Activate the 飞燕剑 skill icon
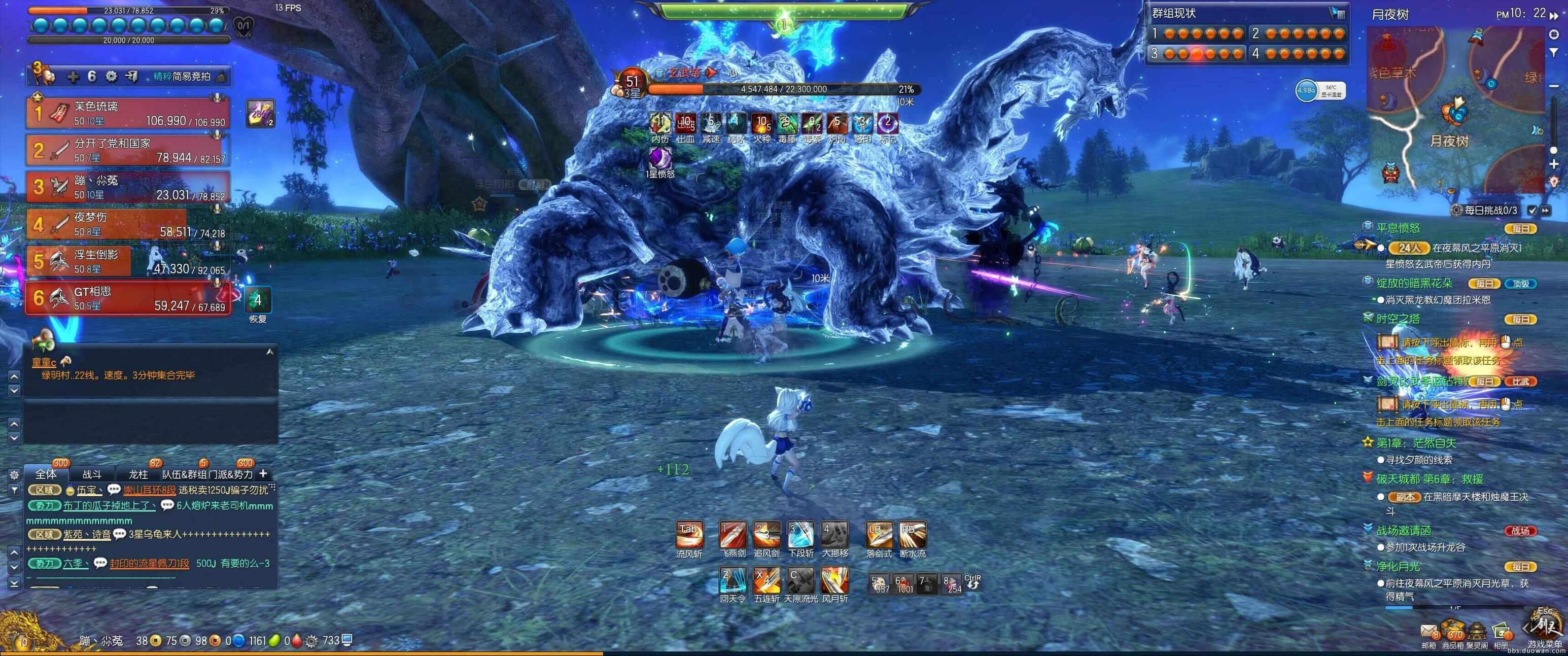This screenshot has width=1568, height=656. click(x=733, y=538)
